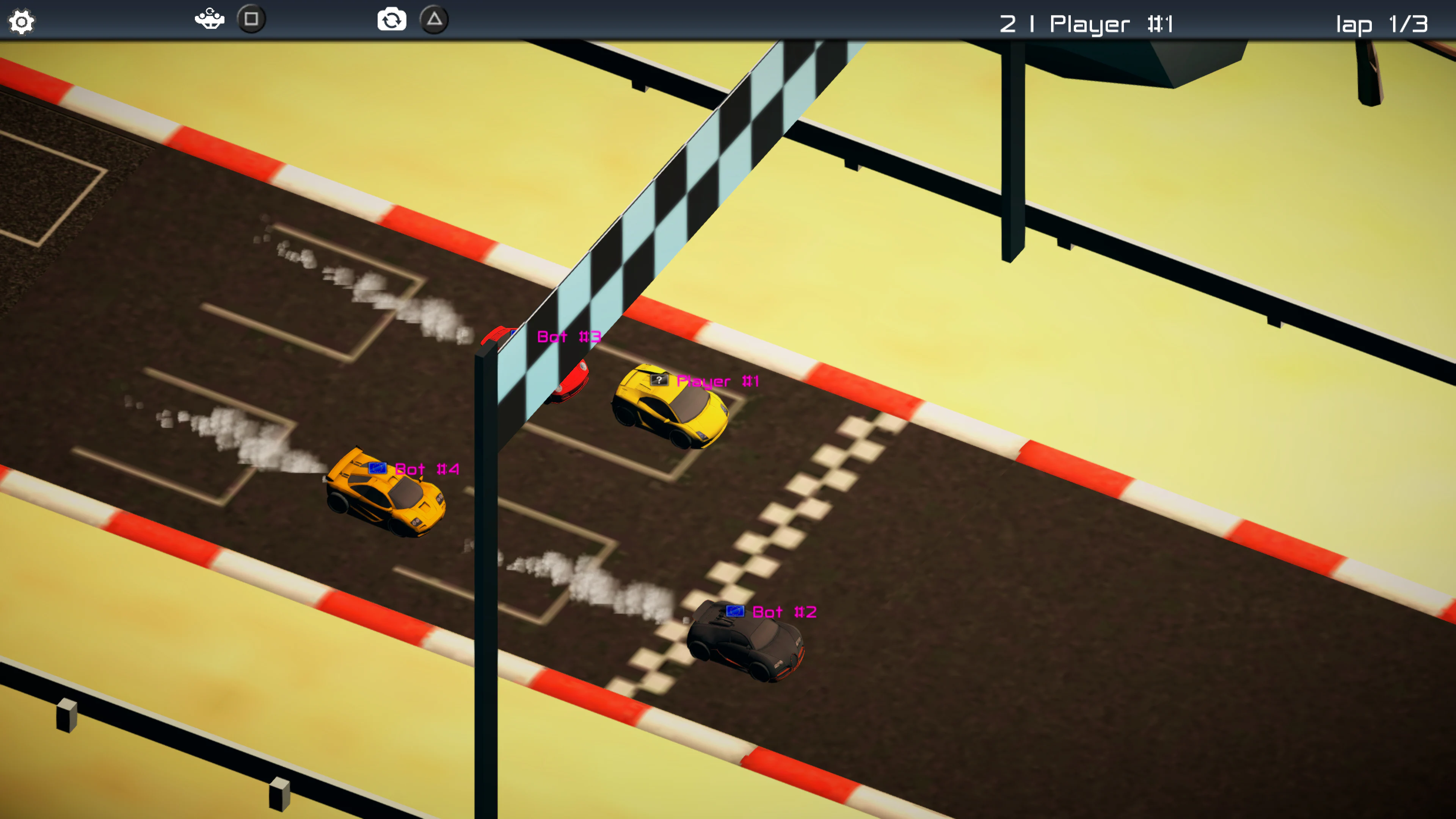Toggle the settings gear on the top bar
This screenshot has height=819, width=1456.
(x=22, y=21)
